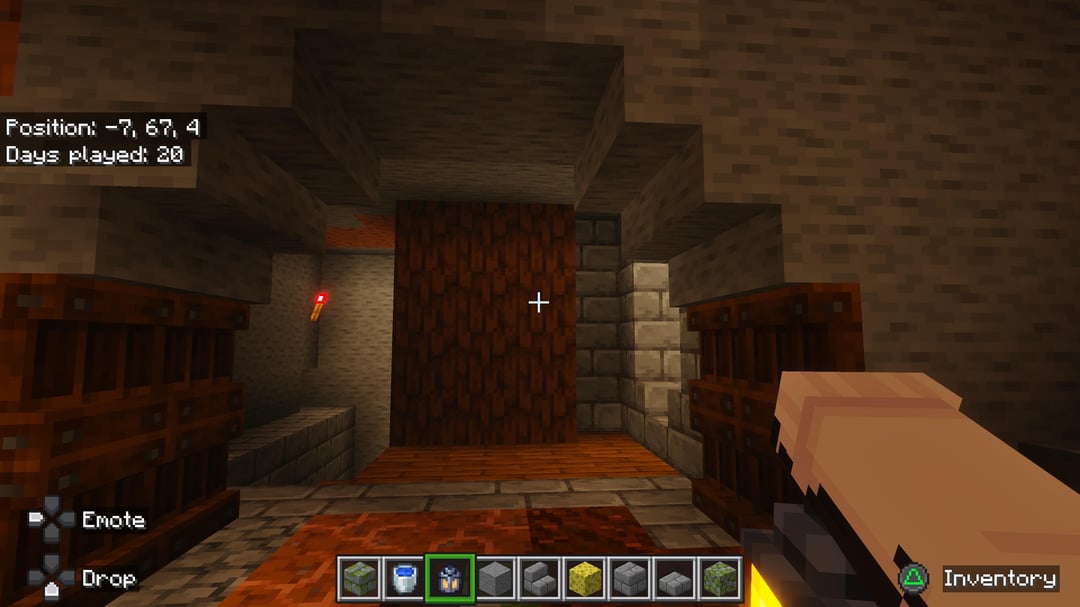Viewport: 1080px width, 607px height.
Task: Select the mossy cobblestone hotbar slot
Action: (720, 578)
